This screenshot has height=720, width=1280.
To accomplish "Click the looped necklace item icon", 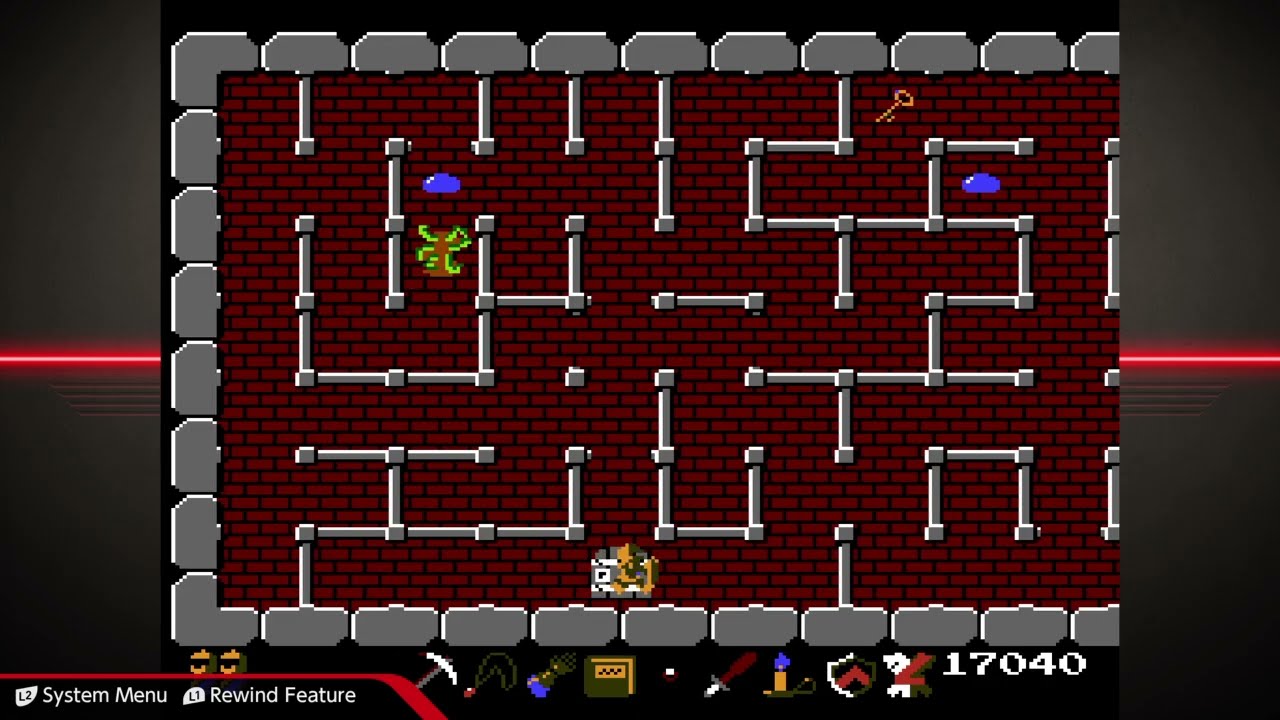I will click(x=492, y=674).
